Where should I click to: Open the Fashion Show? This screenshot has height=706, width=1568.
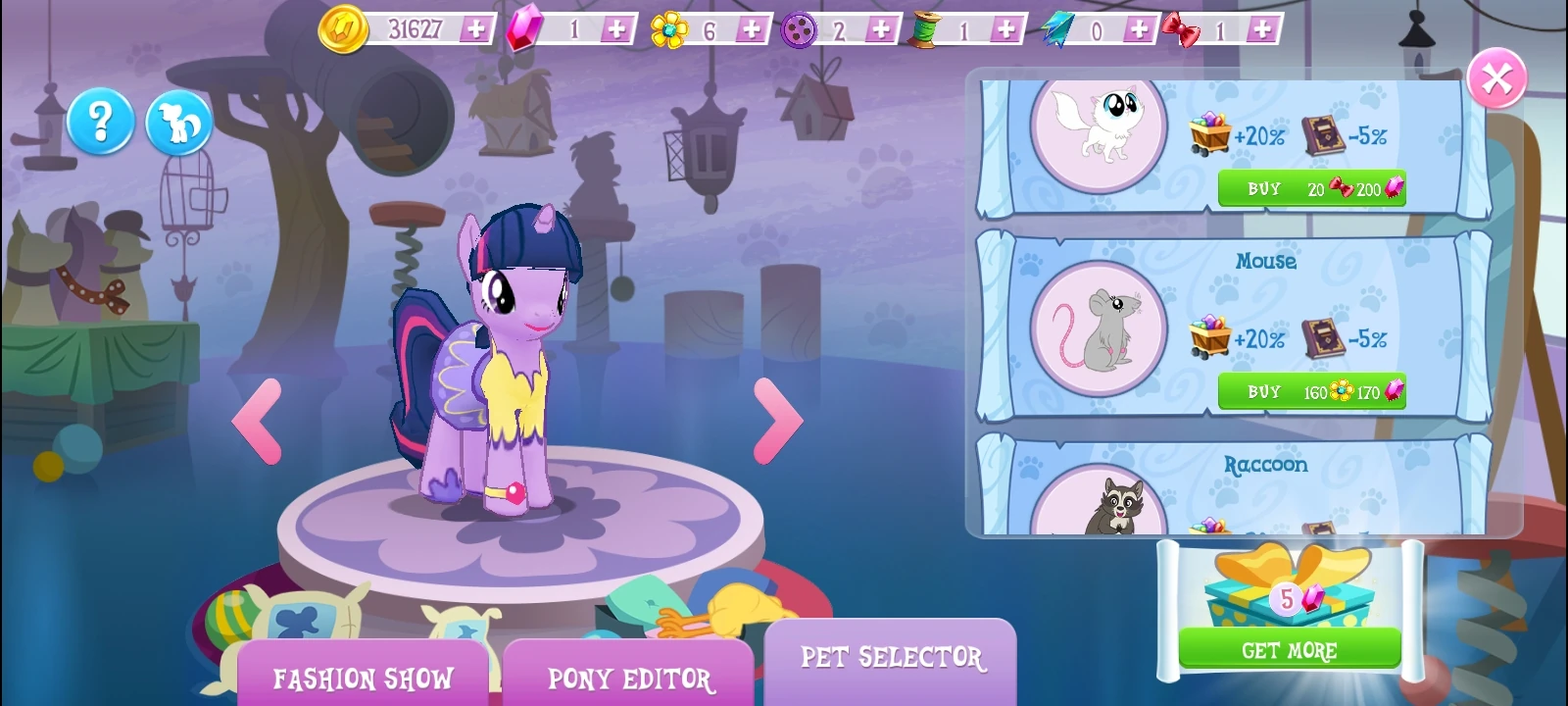click(364, 676)
